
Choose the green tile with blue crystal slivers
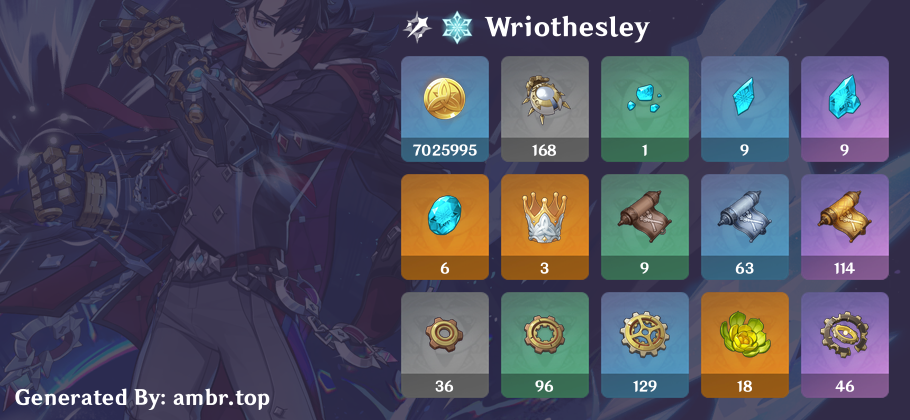coord(644,108)
